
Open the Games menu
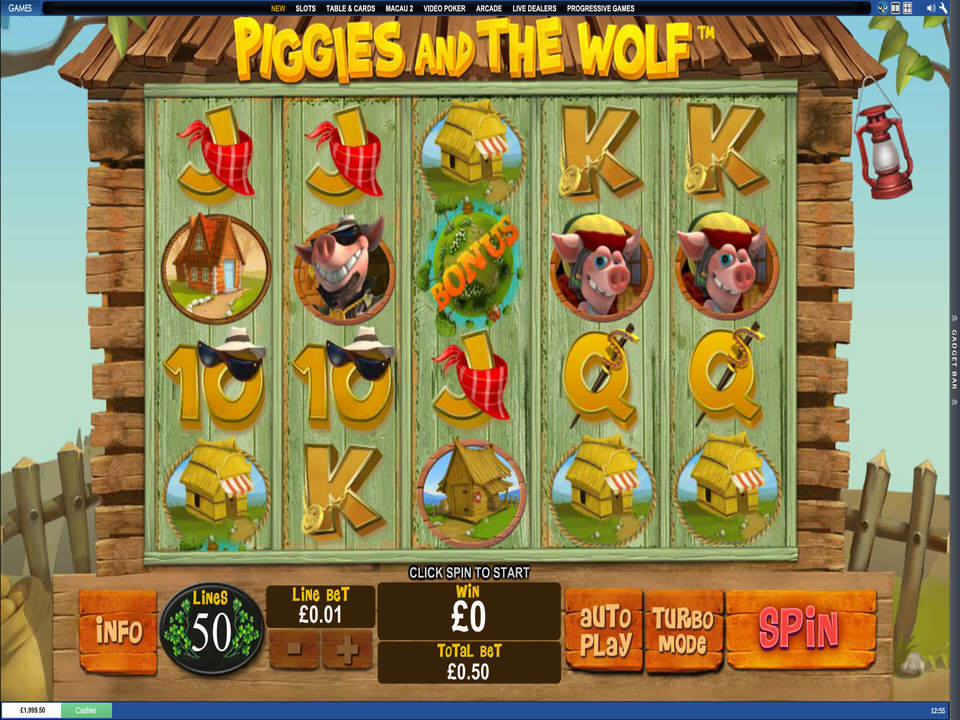coord(20,8)
